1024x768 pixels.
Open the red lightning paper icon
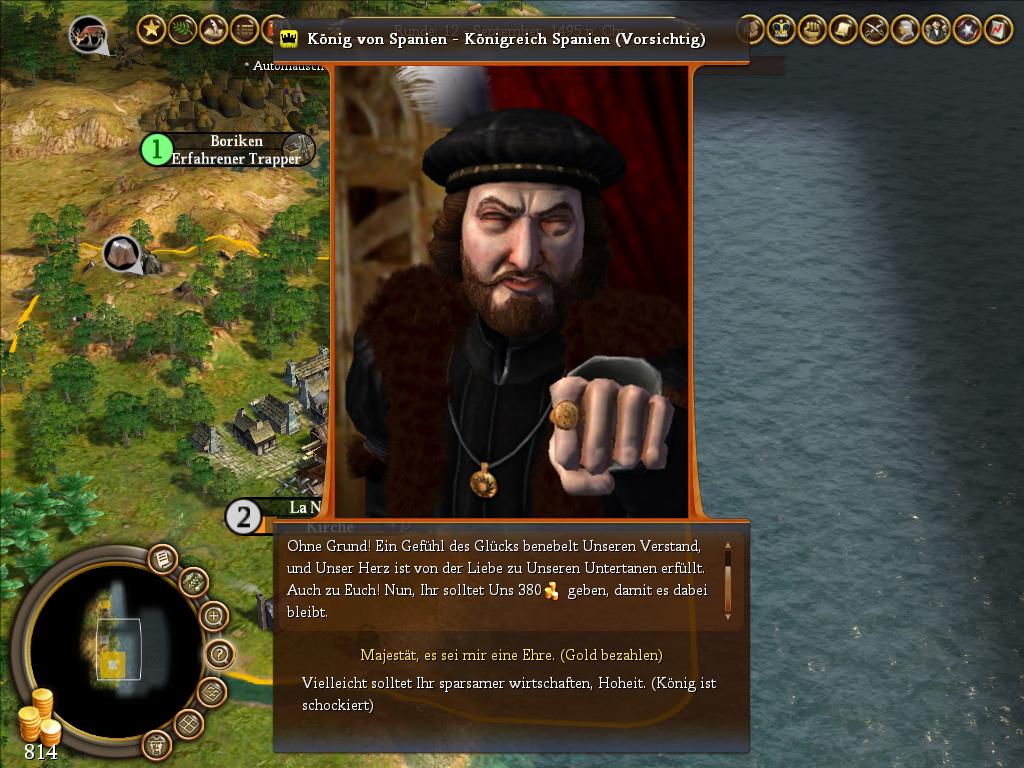coord(998,29)
